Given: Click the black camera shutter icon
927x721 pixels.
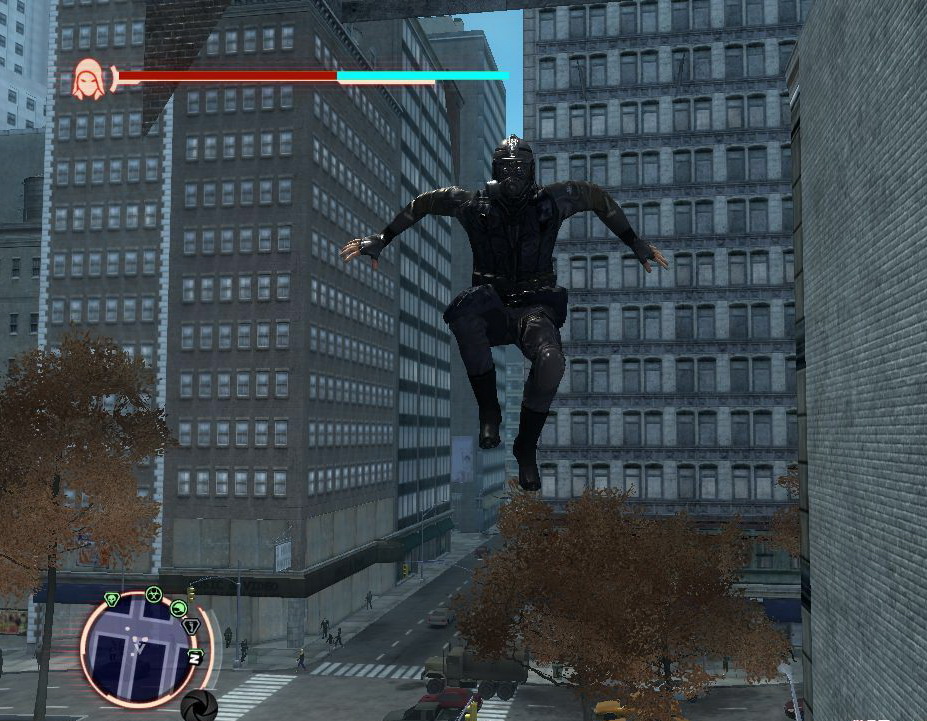Looking at the screenshot, I should [199, 704].
